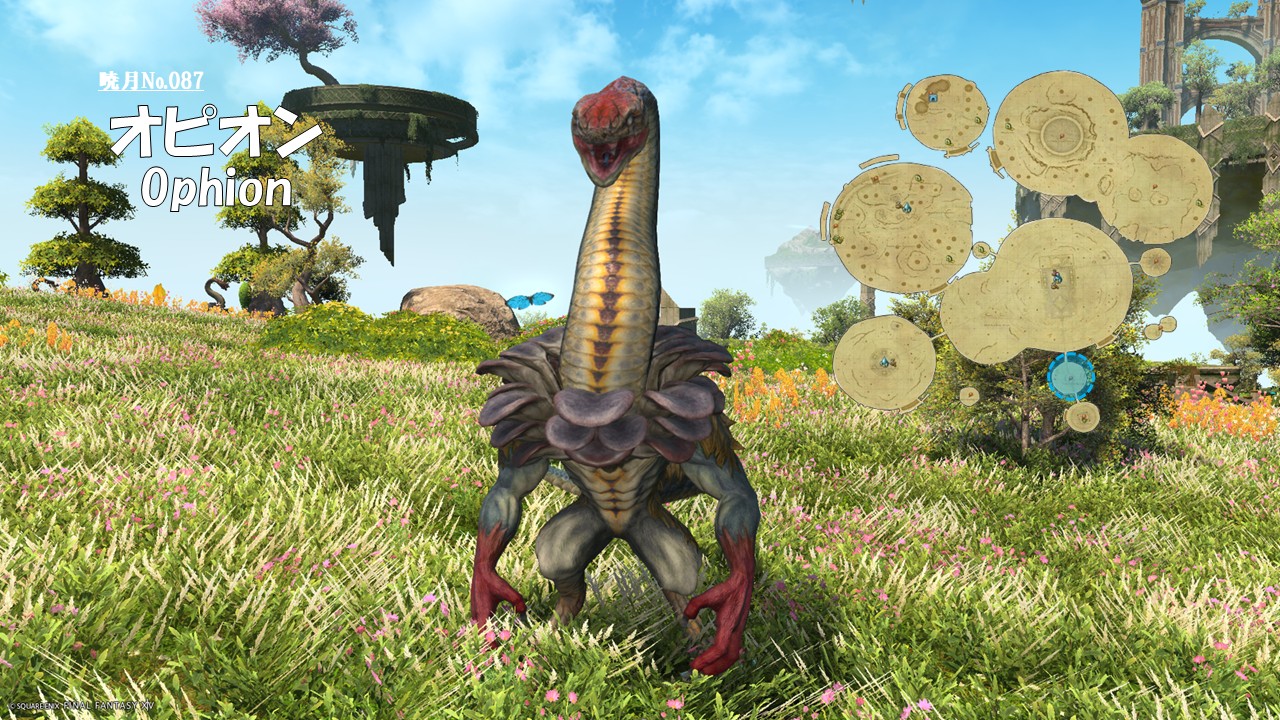This screenshot has height=720, width=1280.
Task: Select the blue highlighted circle on the map
Action: (x=1070, y=377)
